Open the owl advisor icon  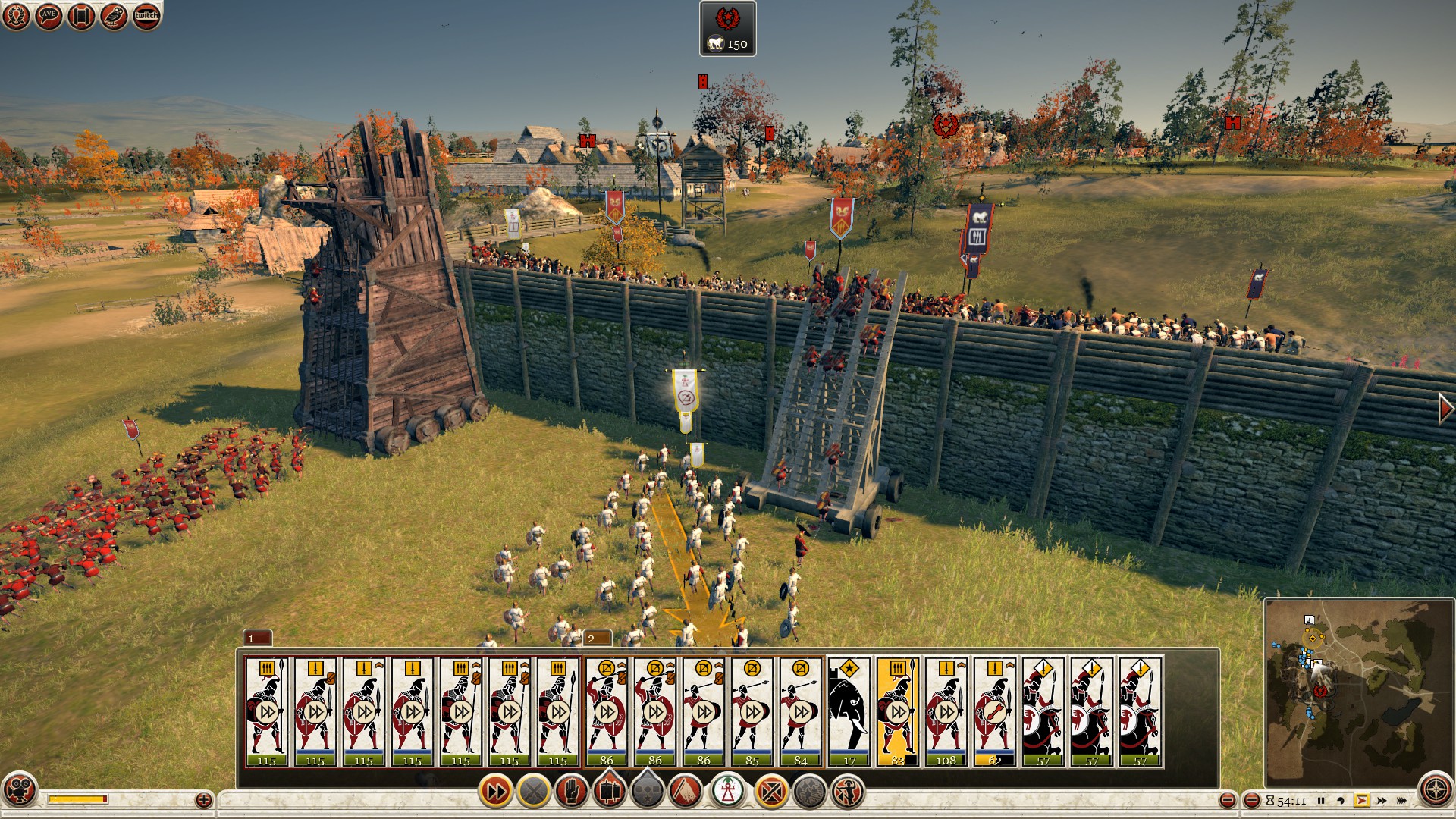pyautogui.click(x=115, y=16)
